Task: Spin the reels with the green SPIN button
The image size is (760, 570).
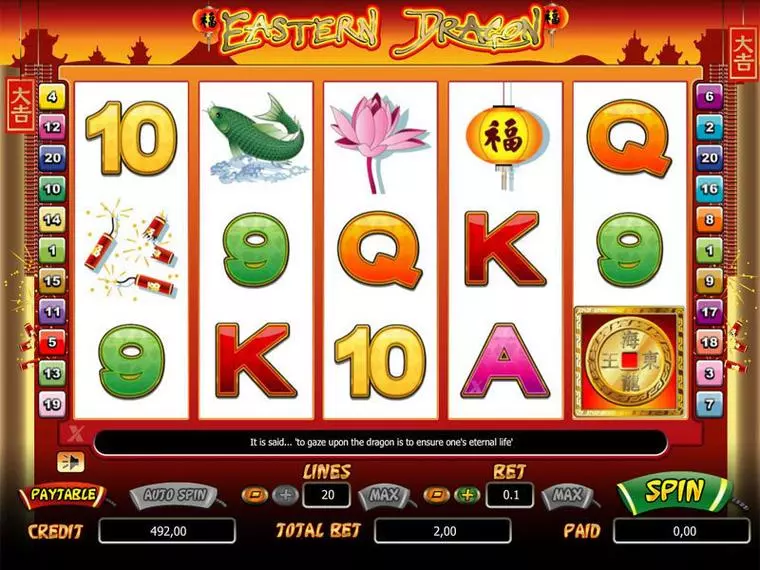Action: [x=674, y=491]
